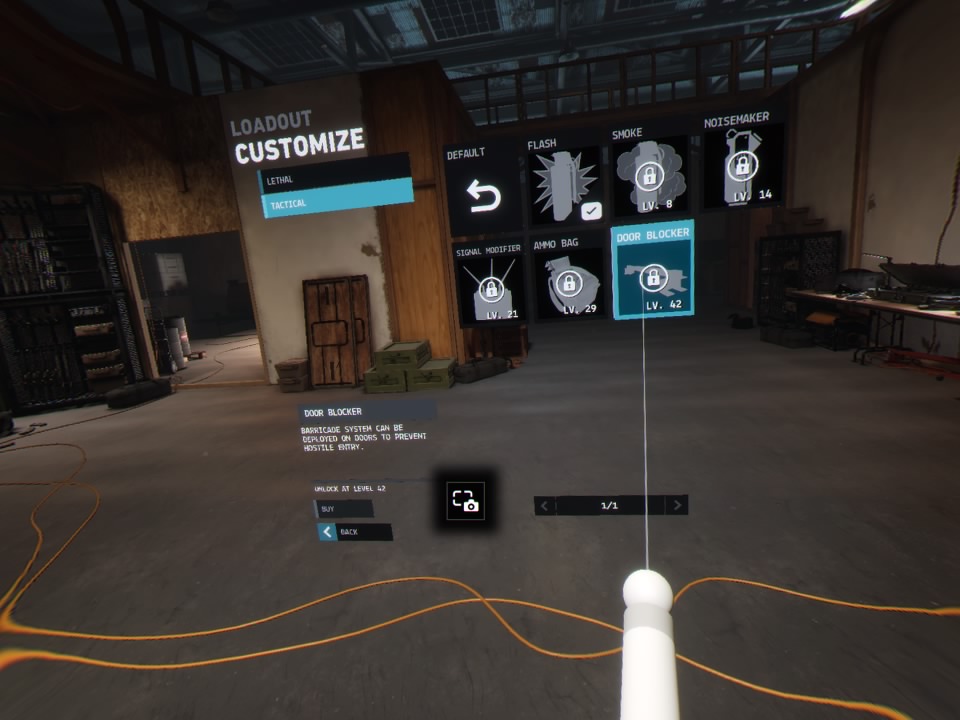This screenshot has height=720, width=960.
Task: Select the locked Noisemaker tile
Action: pyautogui.click(x=741, y=163)
